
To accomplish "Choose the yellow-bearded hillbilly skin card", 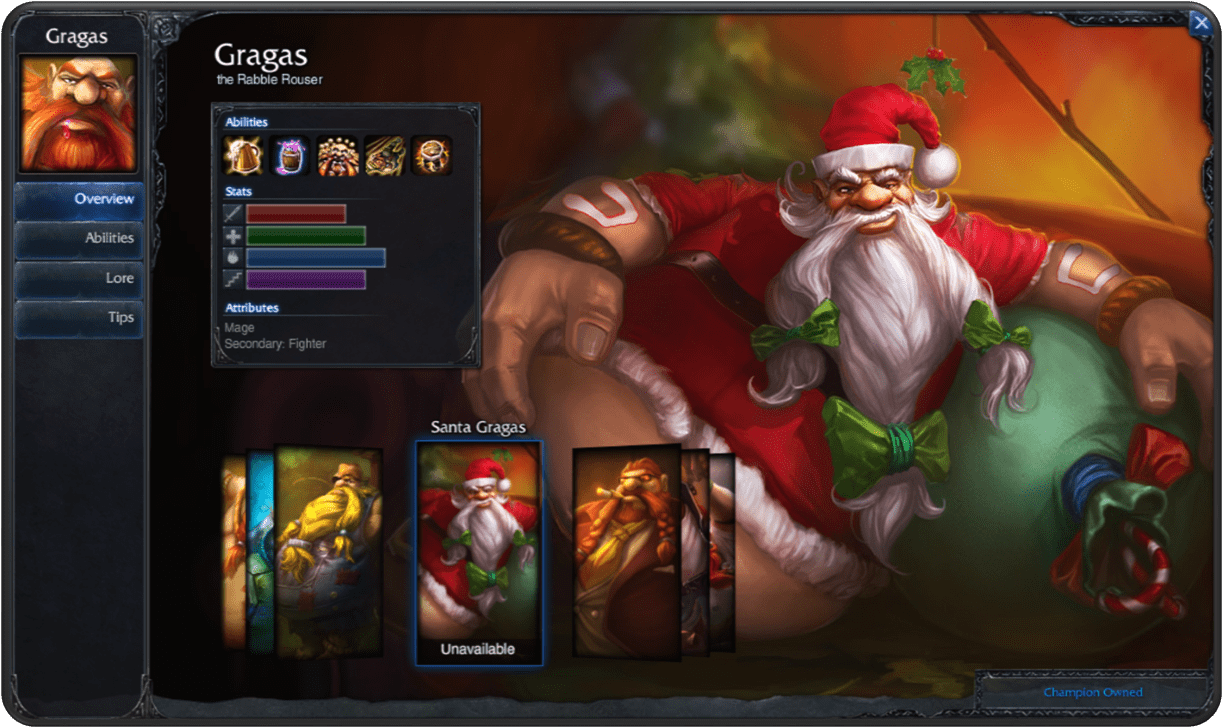I will coord(329,550).
